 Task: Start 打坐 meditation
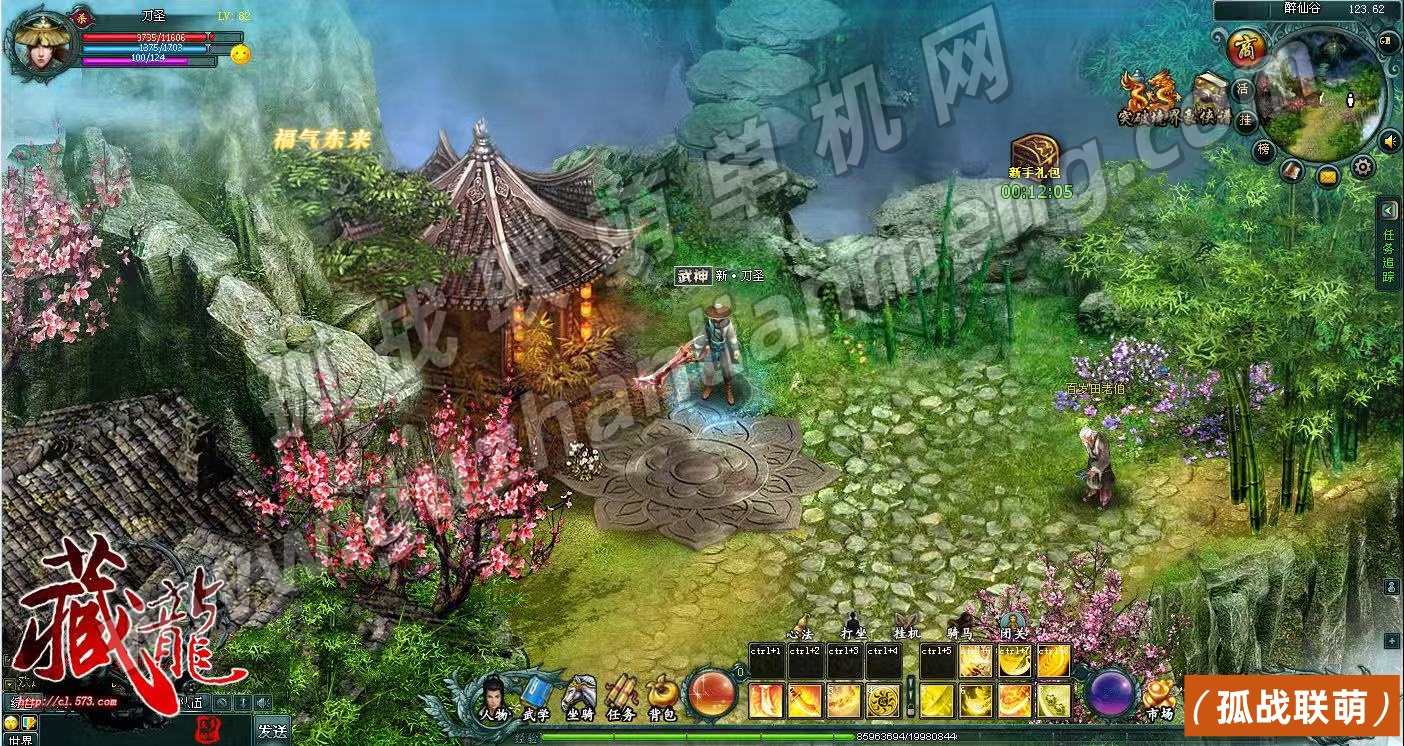coord(853,625)
